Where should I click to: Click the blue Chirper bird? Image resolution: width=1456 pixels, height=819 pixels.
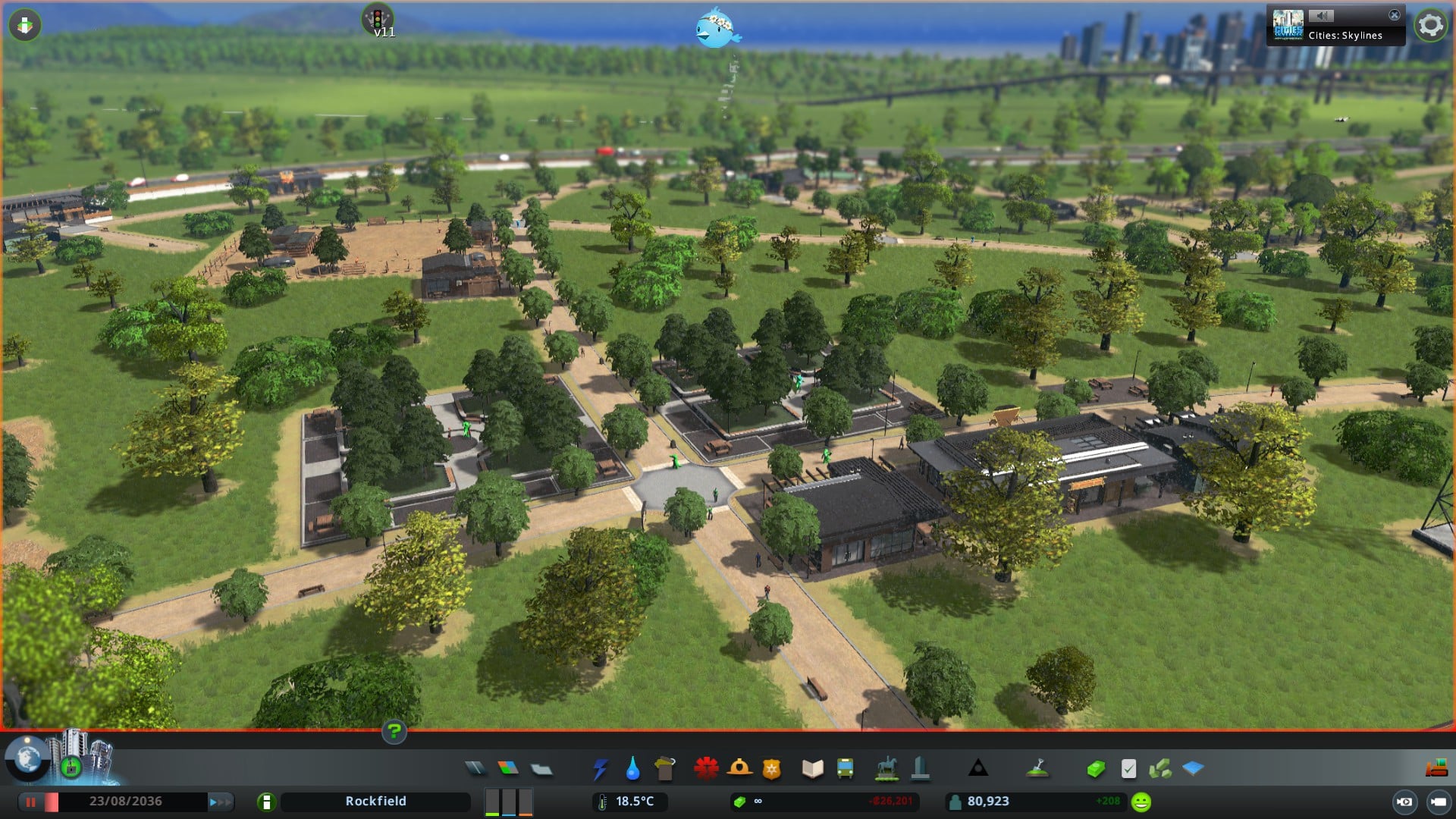(x=716, y=28)
